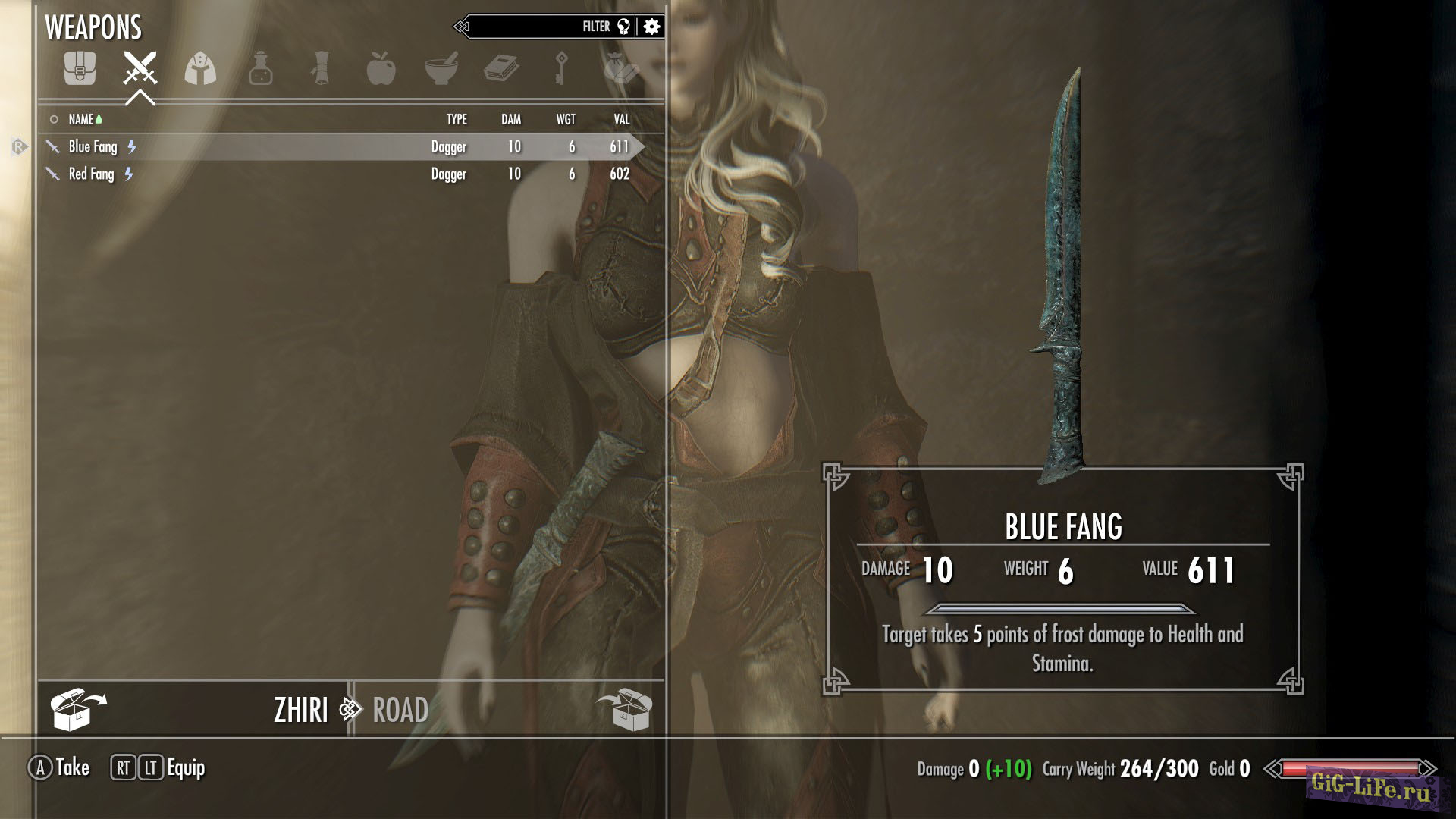Sort items by the DAM column

pos(511,119)
